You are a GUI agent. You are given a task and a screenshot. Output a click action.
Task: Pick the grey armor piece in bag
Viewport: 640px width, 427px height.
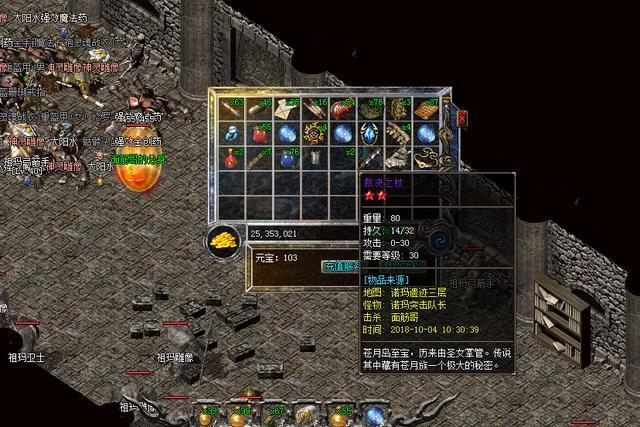(316, 159)
